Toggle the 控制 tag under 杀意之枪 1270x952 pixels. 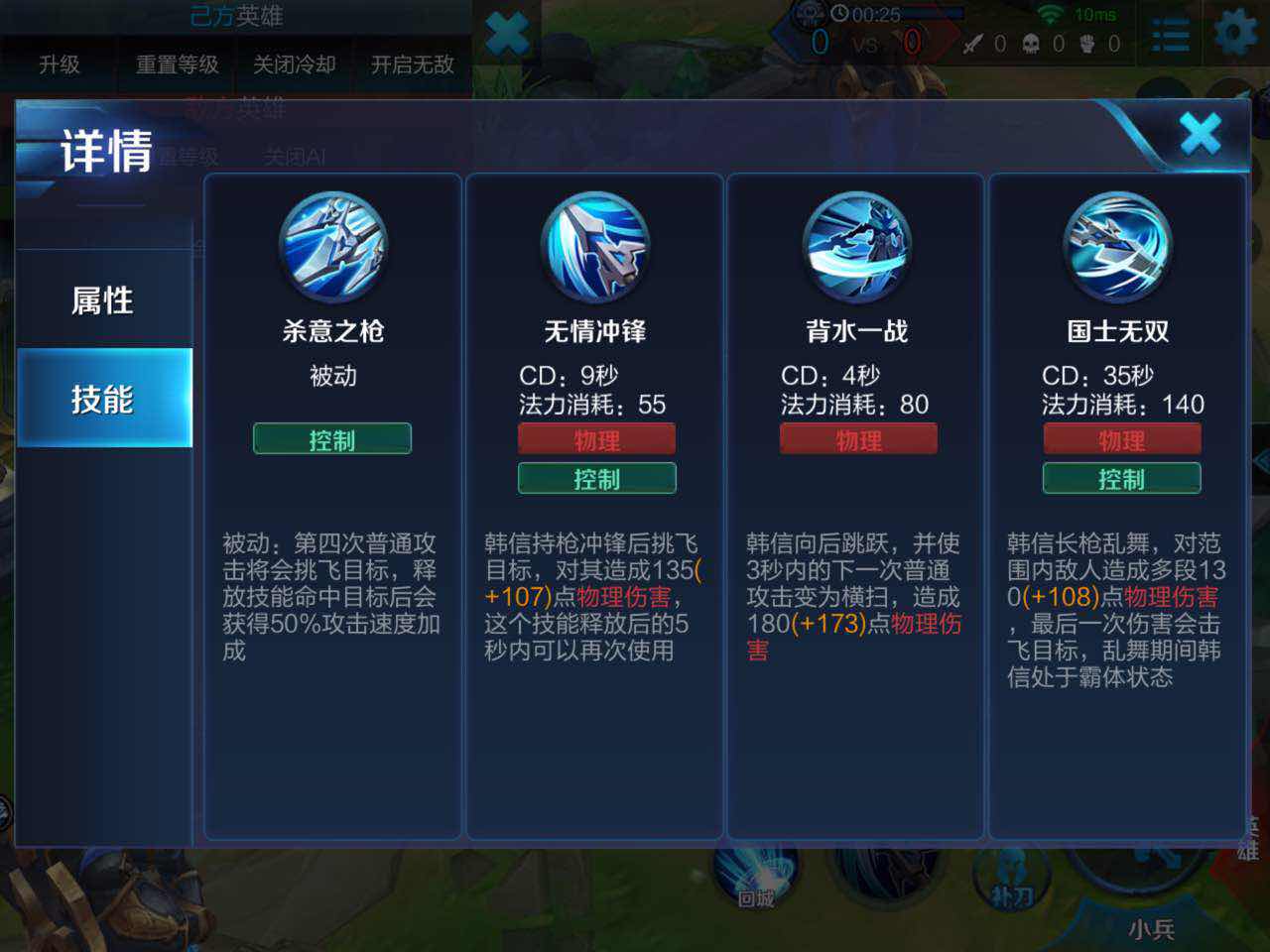[x=331, y=438]
